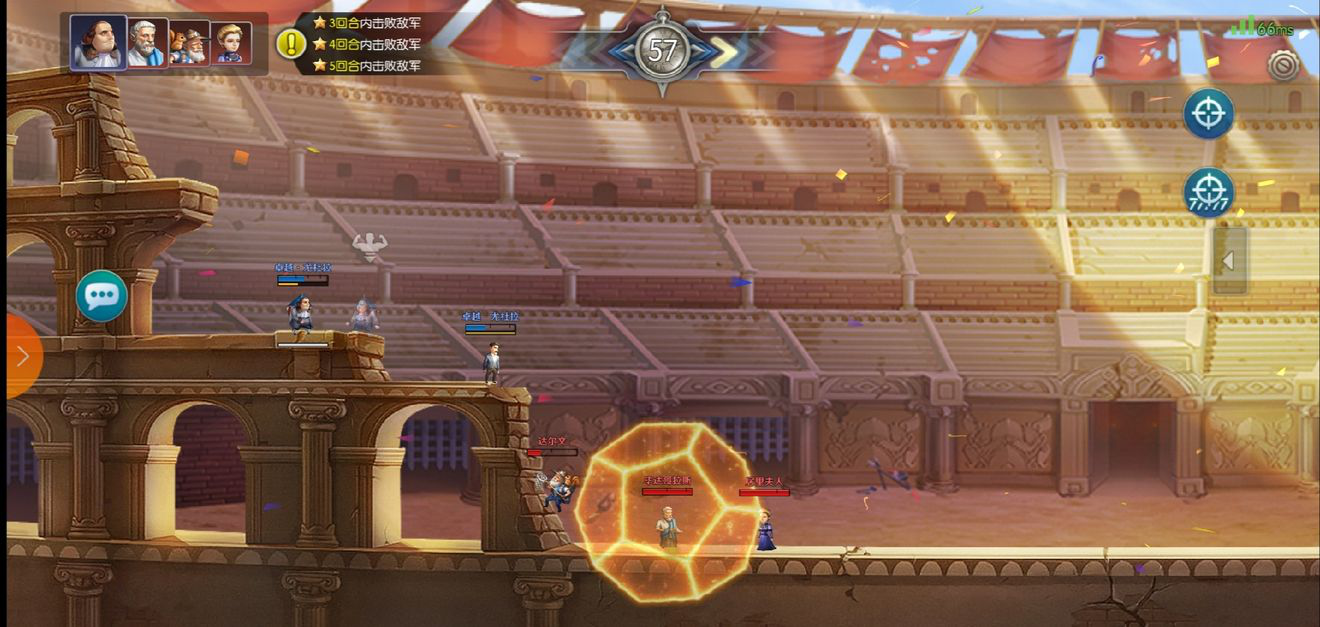The image size is (1320, 627).
Task: Select the white-bearded elder portrait
Action: (145, 43)
